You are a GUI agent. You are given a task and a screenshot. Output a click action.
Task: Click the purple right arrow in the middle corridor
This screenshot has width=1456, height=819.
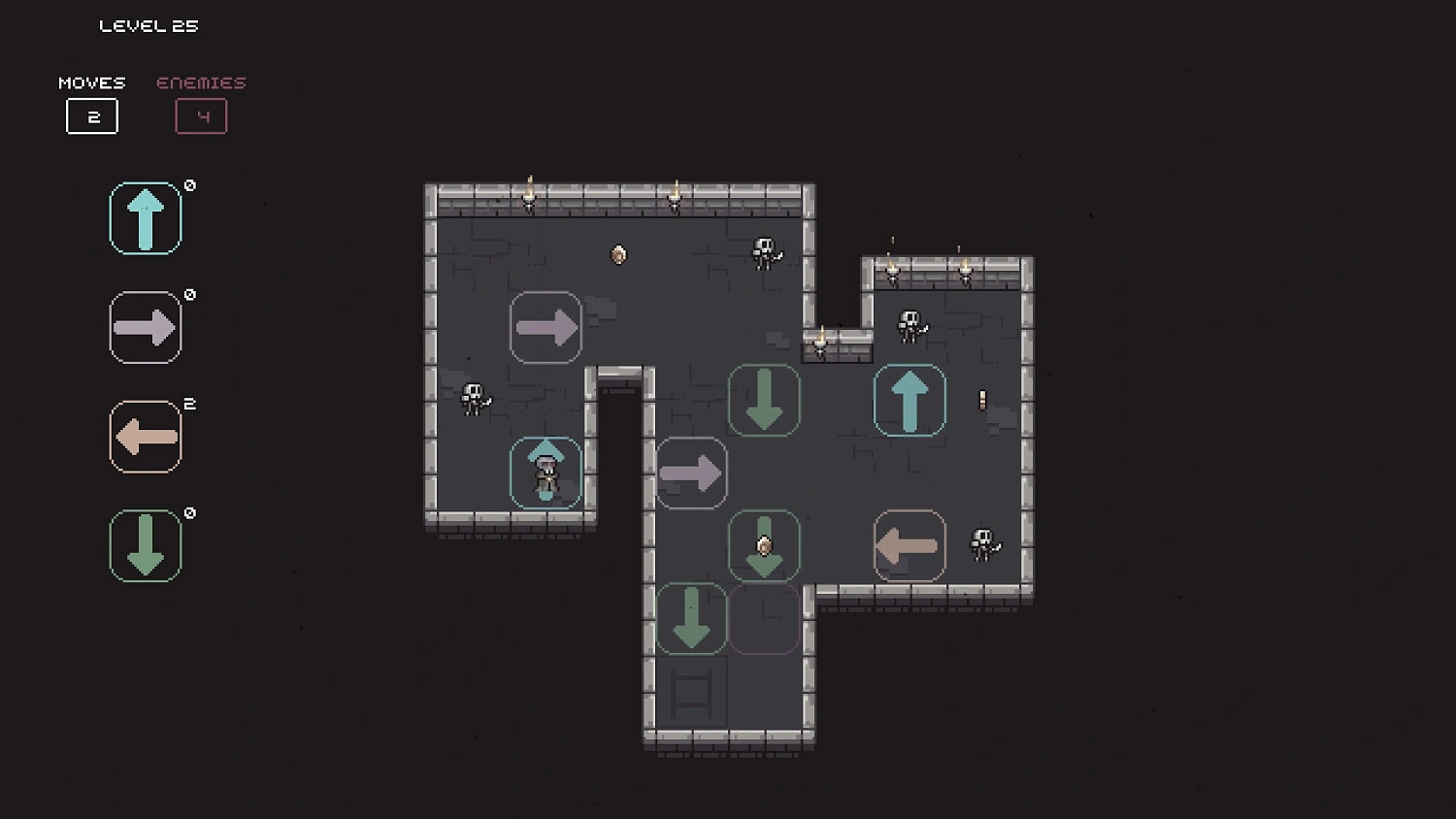point(691,473)
